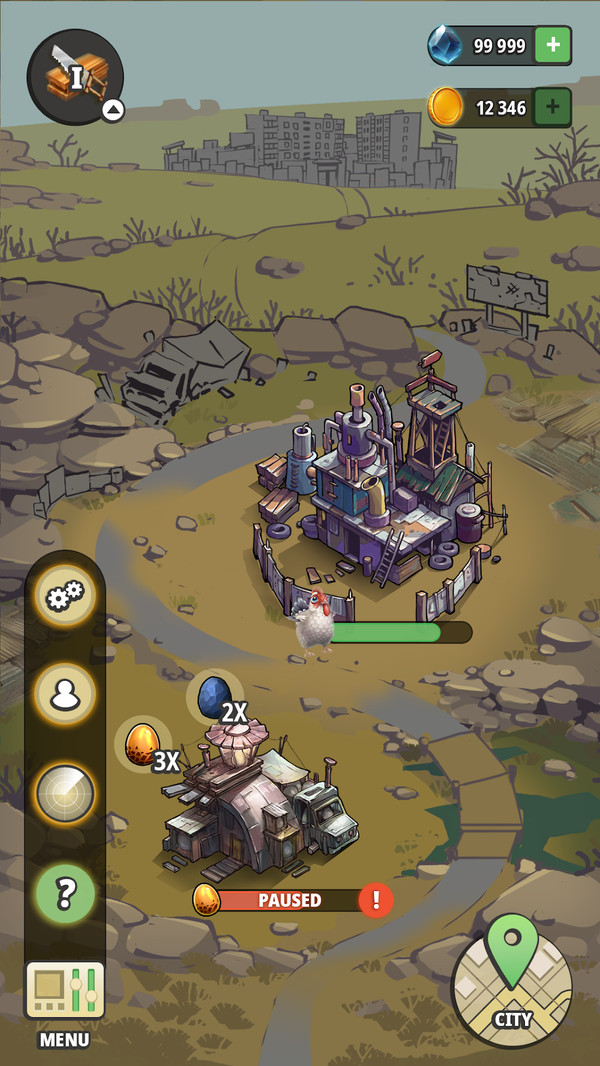Collect the 2X blue egg bubble
This screenshot has height=1066, width=600.
214,697
